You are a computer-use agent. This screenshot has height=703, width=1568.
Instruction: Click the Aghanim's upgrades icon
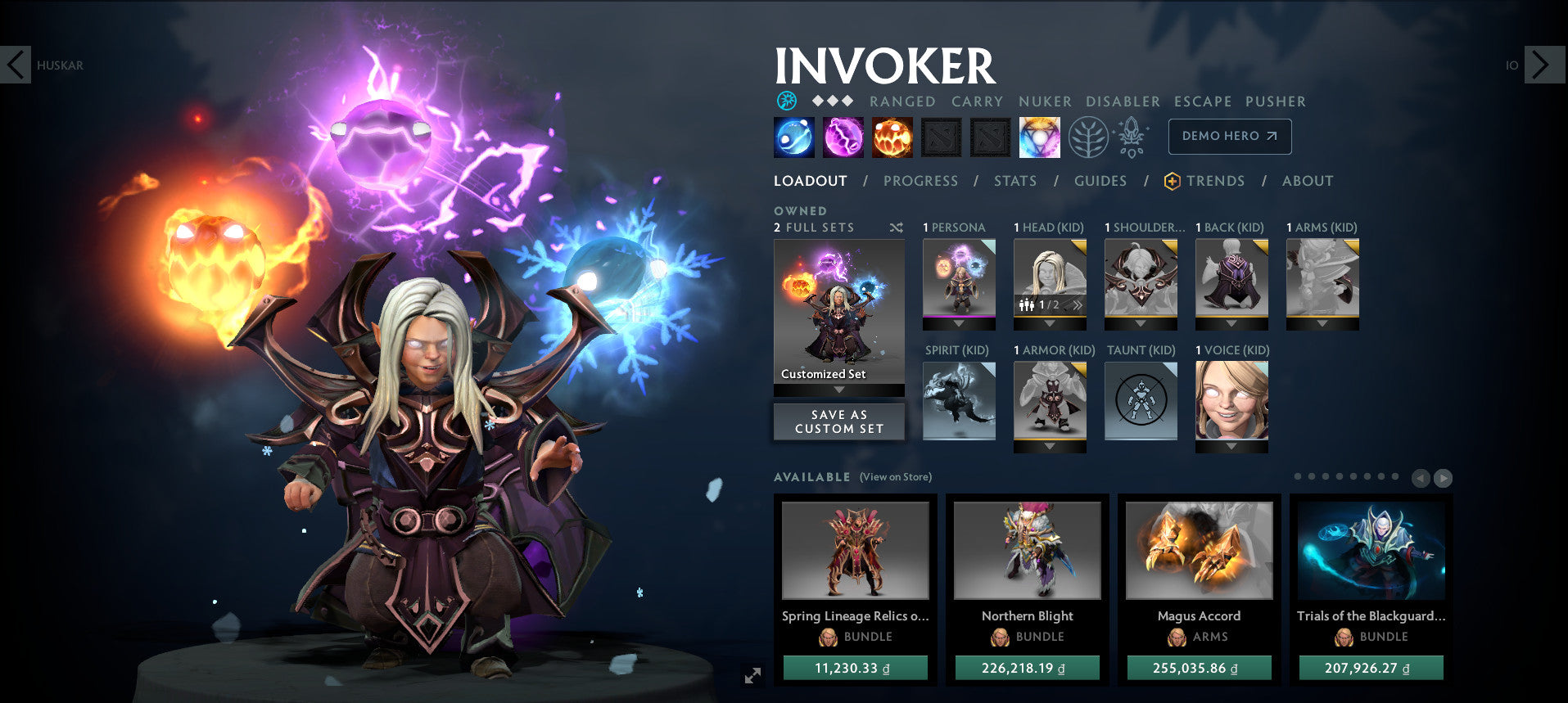click(x=1131, y=137)
